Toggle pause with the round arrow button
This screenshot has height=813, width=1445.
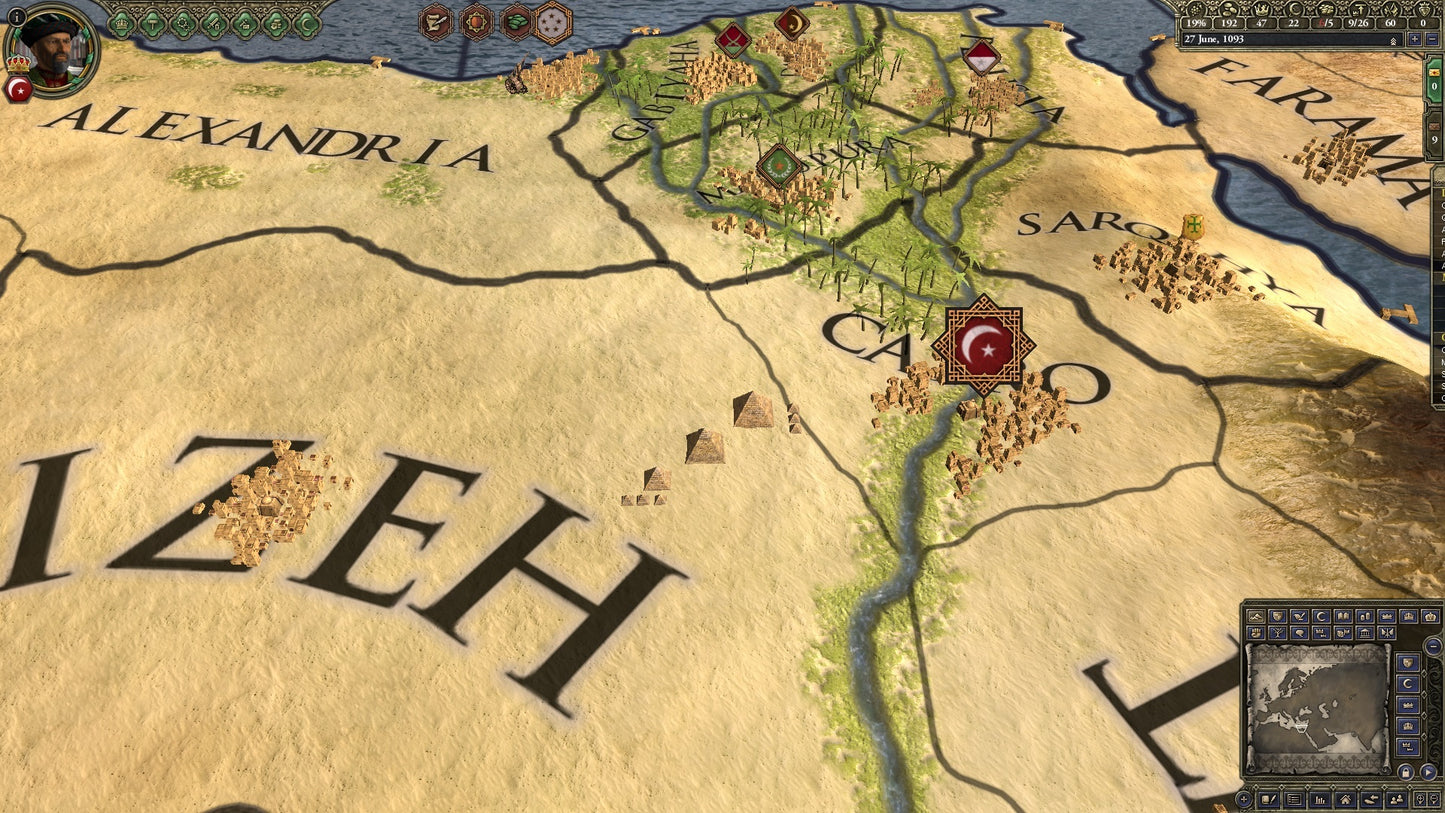coord(1429,772)
